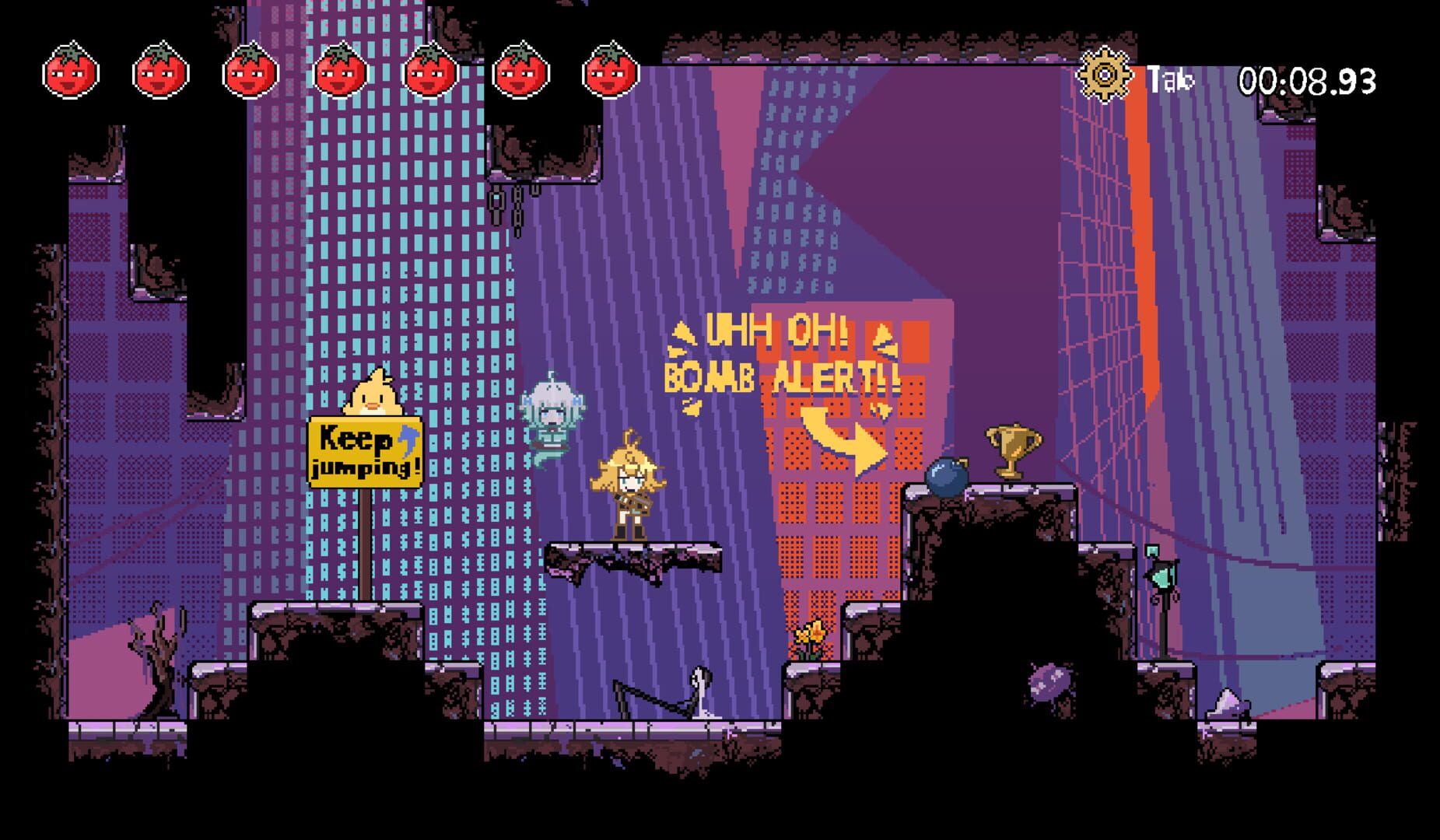Select the last tomato in the health bar
The image size is (1440, 840).
point(606,73)
